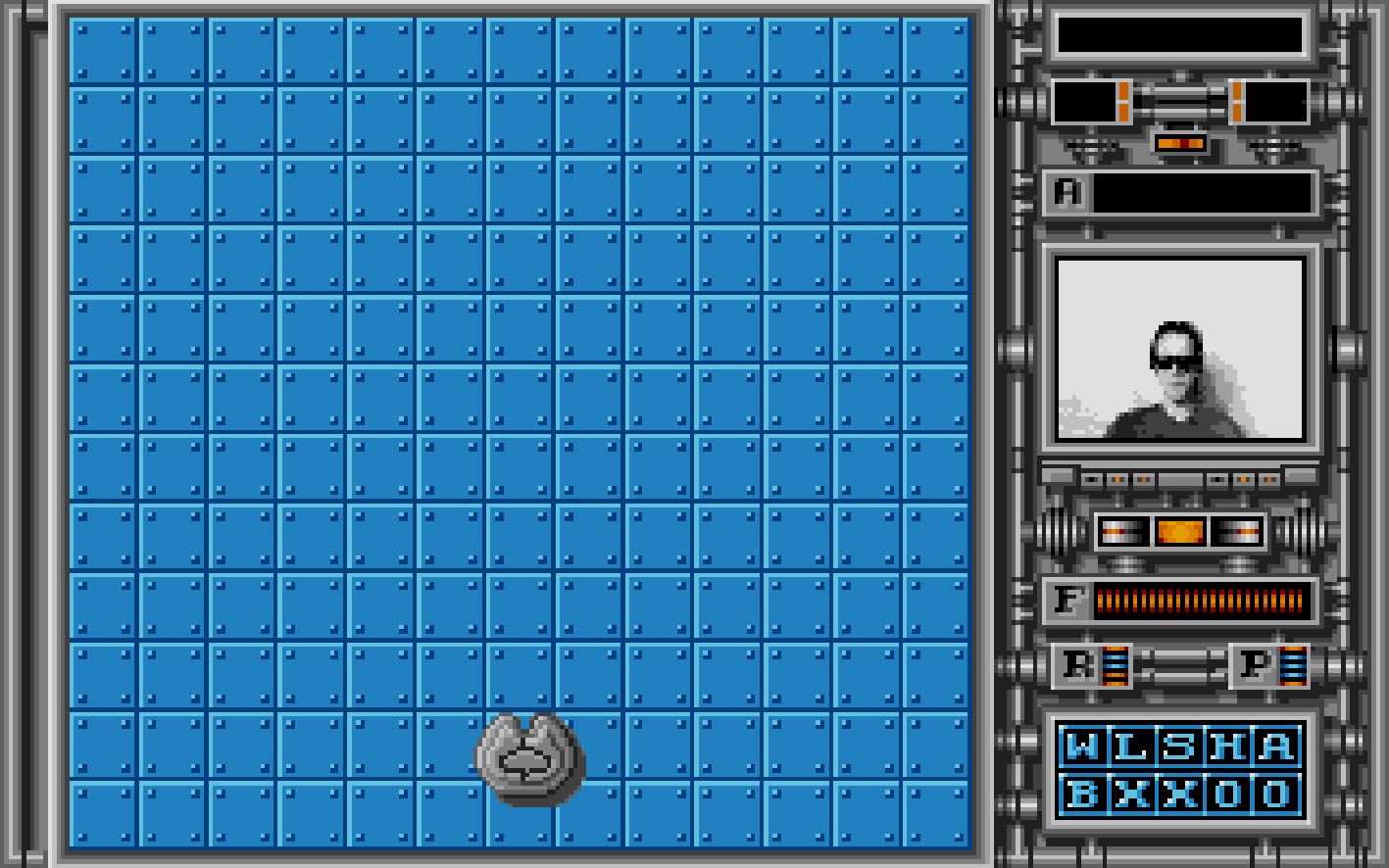Choose the B tile in the blue letter grid
This screenshot has height=868, width=1389.
1082,794
